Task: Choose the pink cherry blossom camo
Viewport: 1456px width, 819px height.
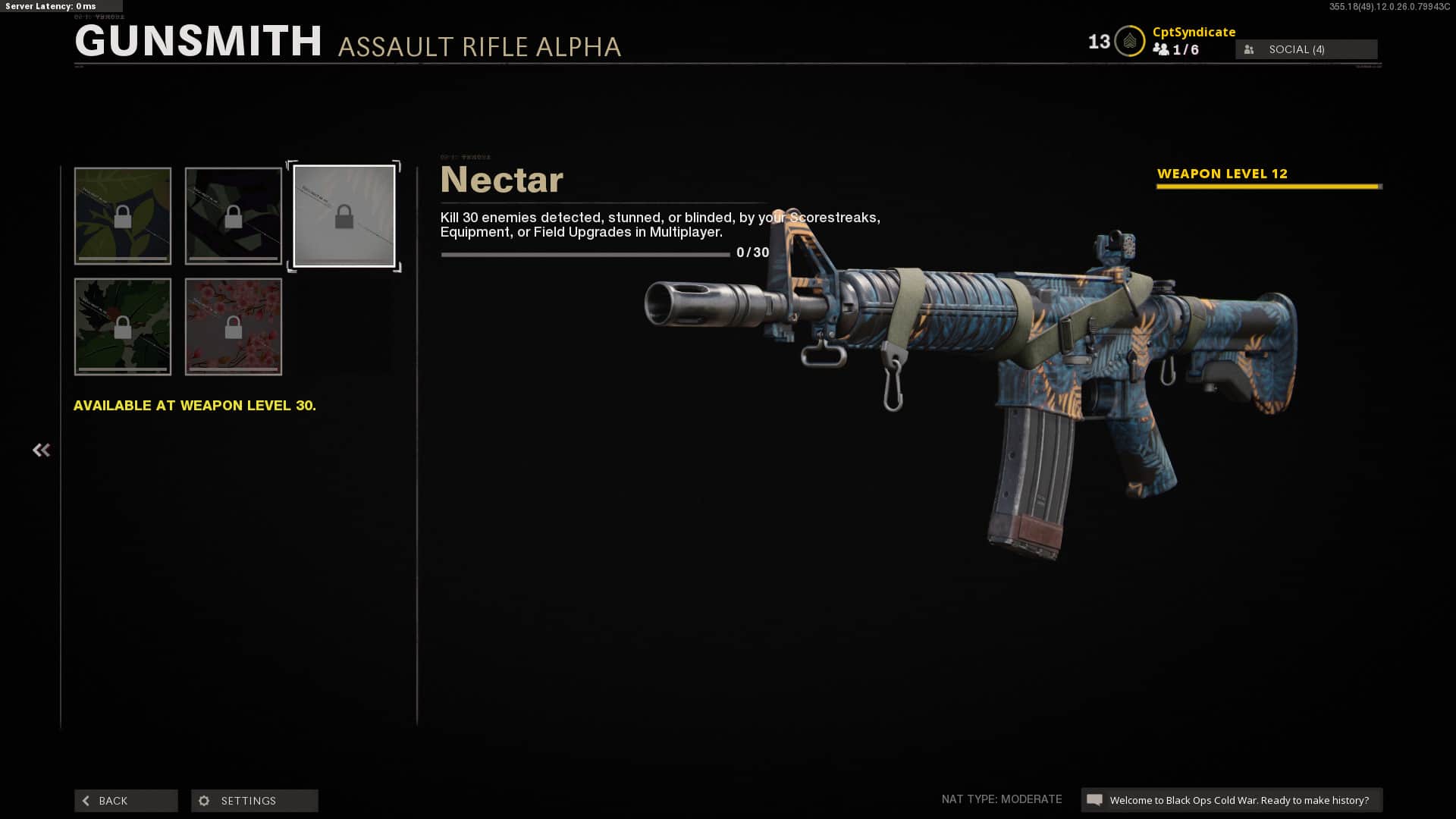Action: [234, 327]
